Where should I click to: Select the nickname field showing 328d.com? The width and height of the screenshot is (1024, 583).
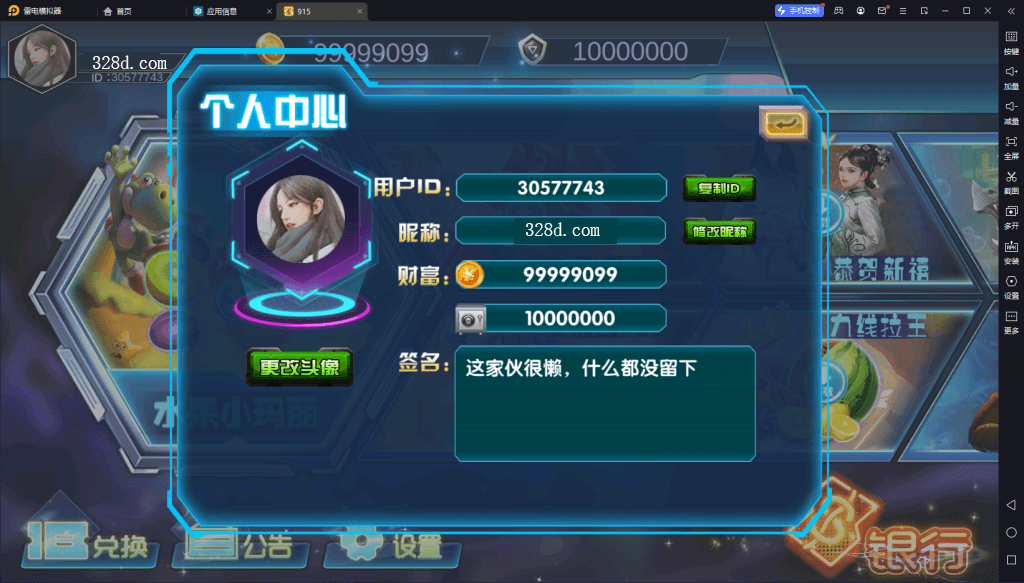[x=562, y=231]
